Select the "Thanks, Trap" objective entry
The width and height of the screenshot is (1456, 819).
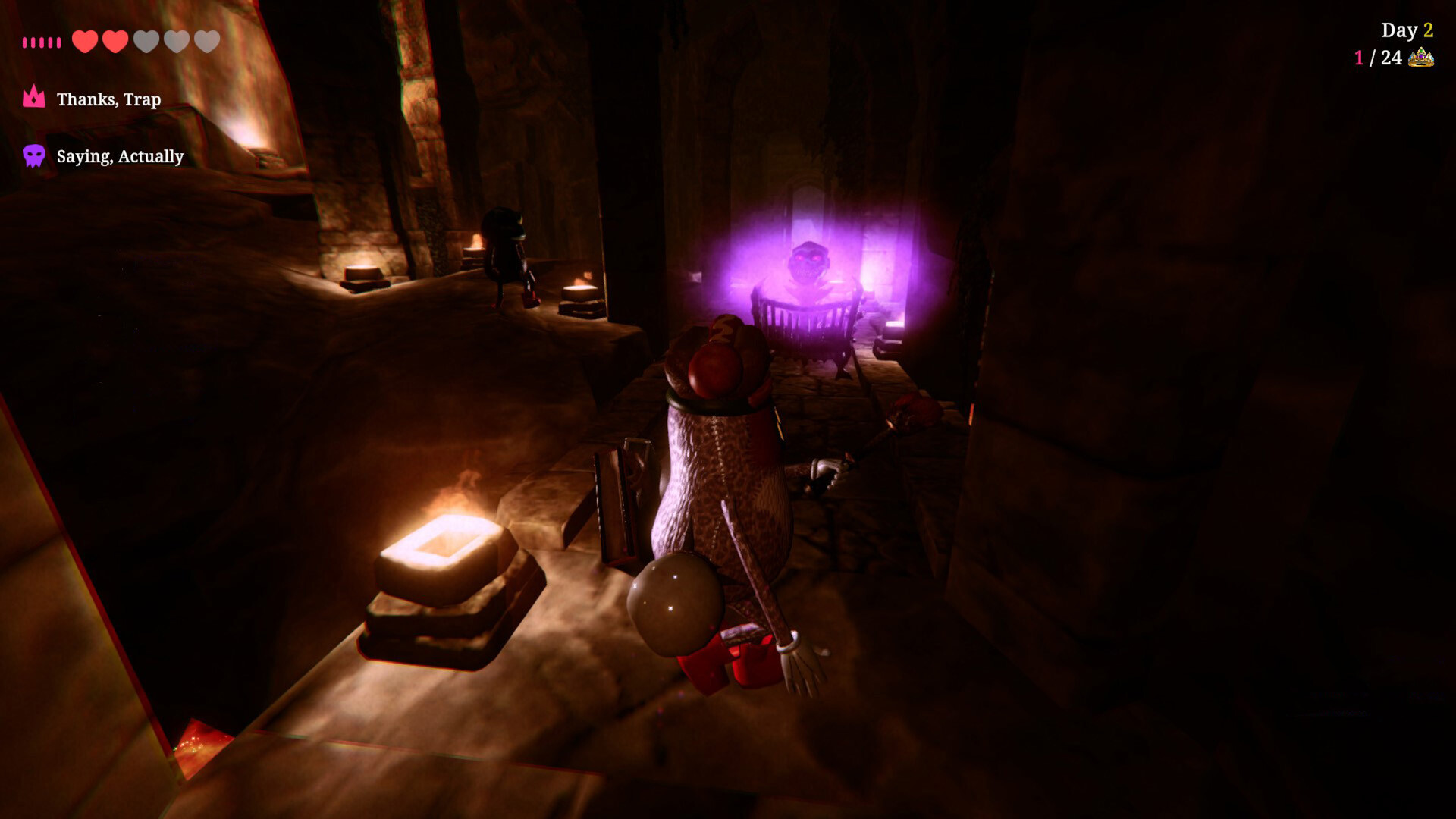point(108,99)
